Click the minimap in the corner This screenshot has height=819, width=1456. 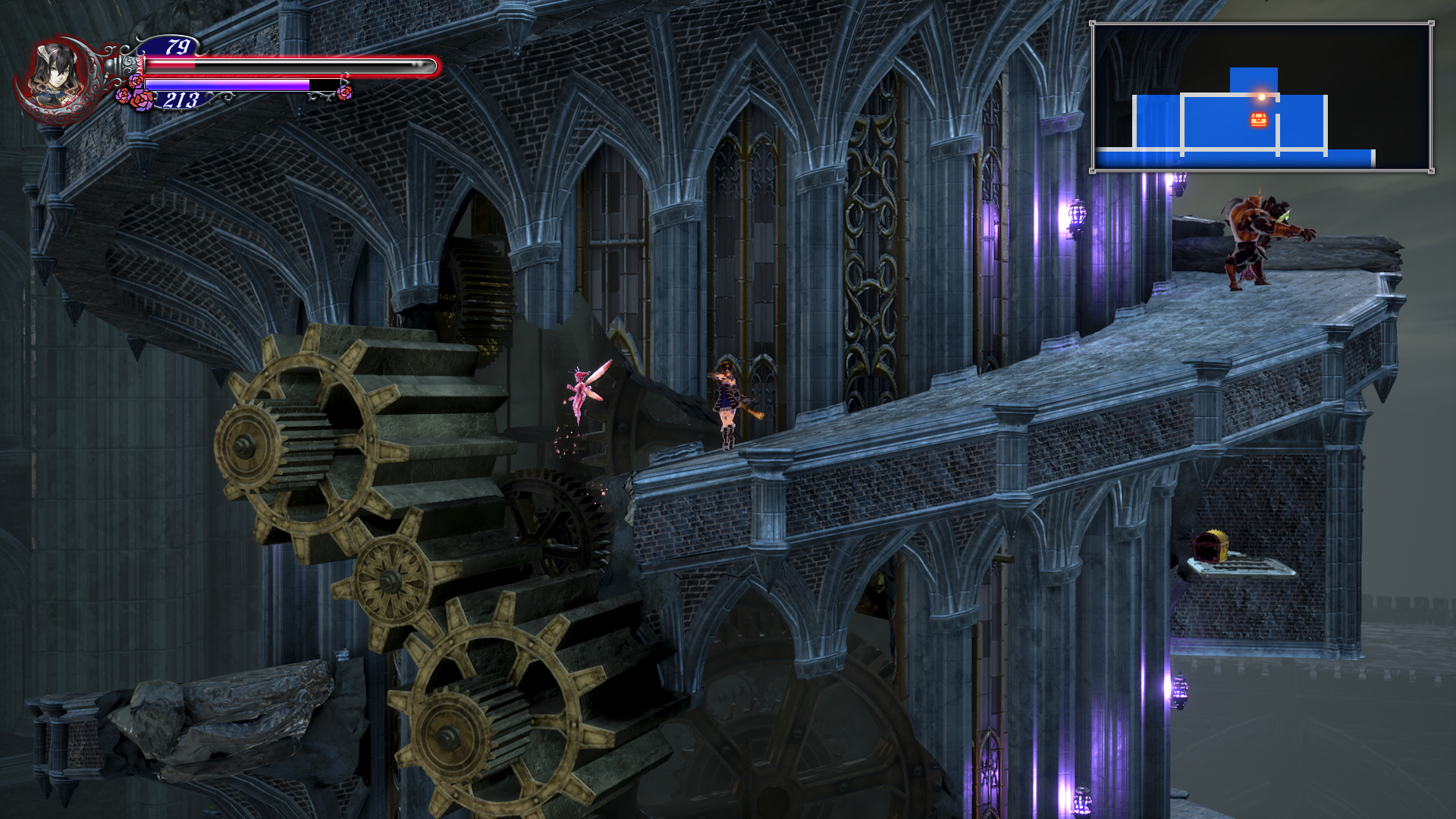pyautogui.click(x=1262, y=97)
